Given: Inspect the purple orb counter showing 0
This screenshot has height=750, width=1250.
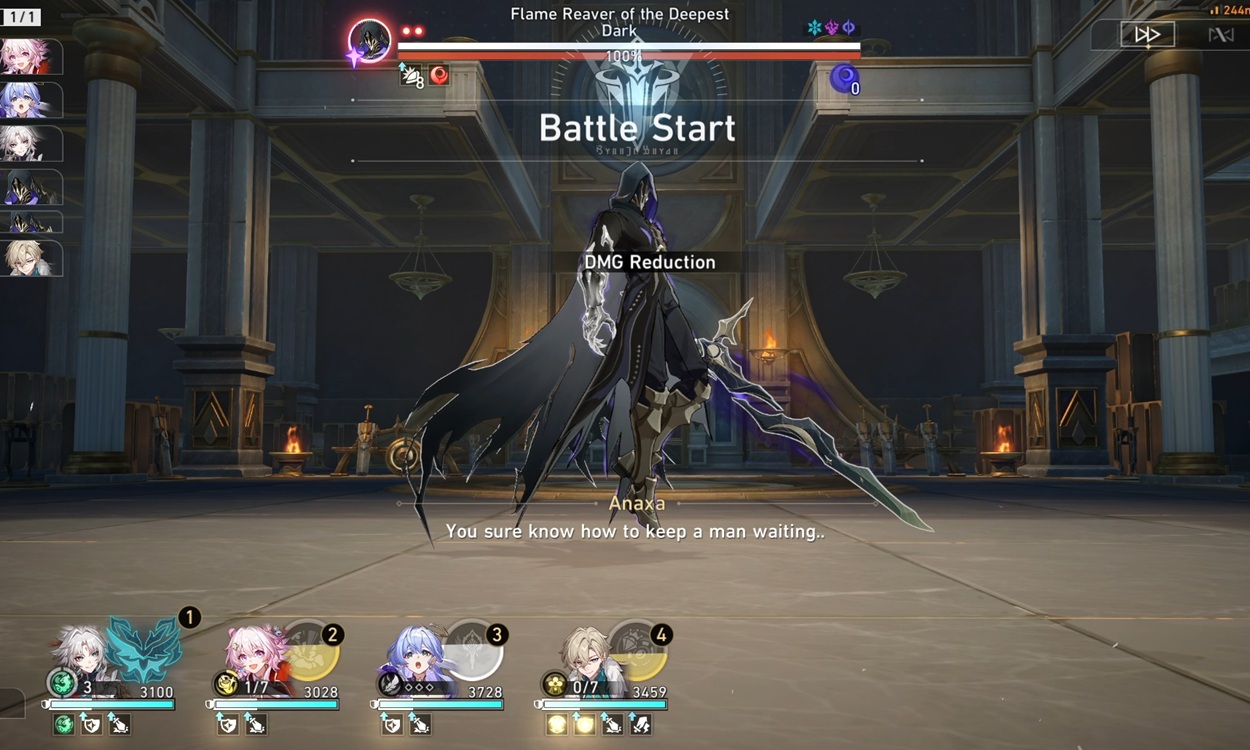Looking at the screenshot, I should pos(843,78).
